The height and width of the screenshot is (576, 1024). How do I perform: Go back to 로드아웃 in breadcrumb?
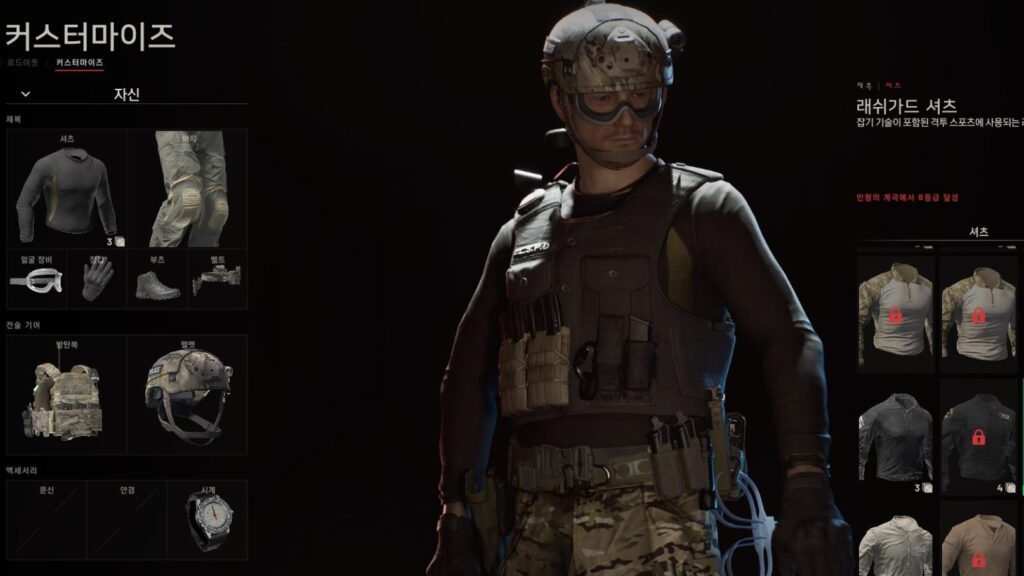tap(22, 62)
